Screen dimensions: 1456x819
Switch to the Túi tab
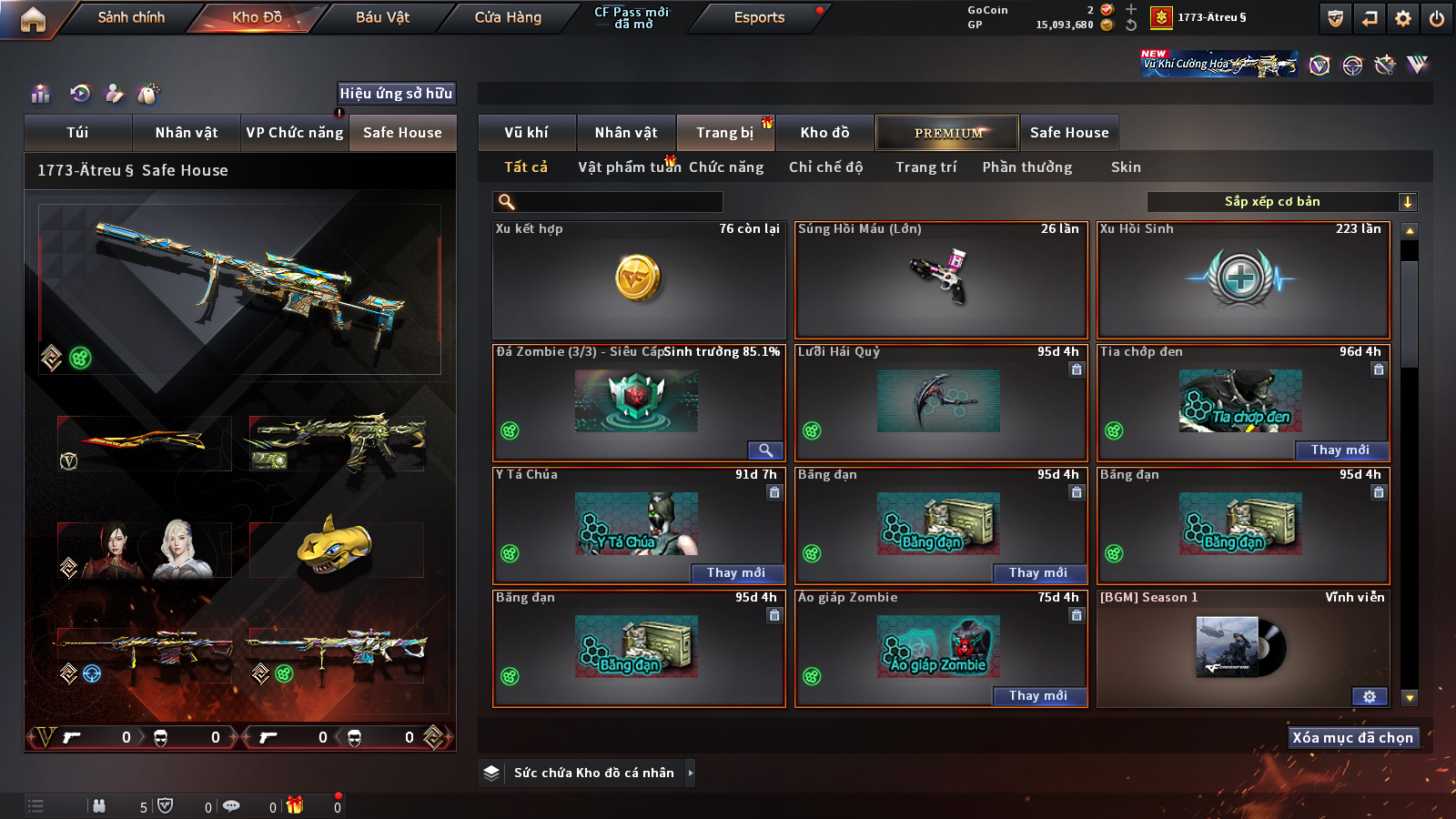(x=77, y=133)
